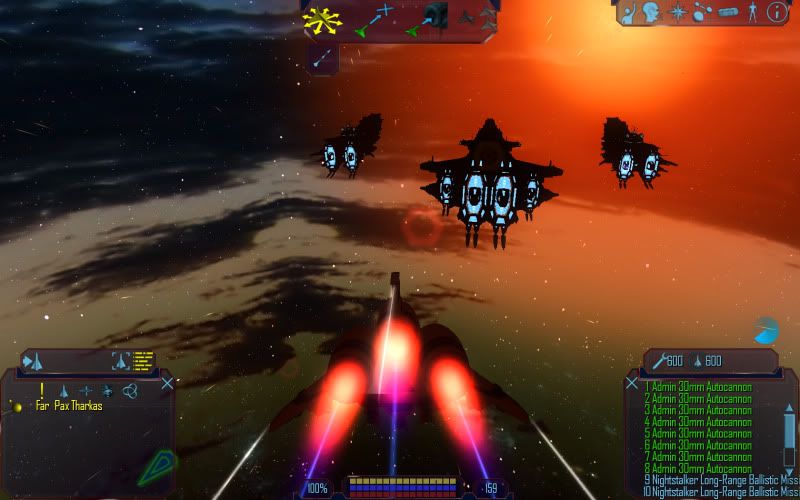Viewport: 800px width, 500px height.
Task: Click the bracketed ship target icon
Action: (x=121, y=361)
